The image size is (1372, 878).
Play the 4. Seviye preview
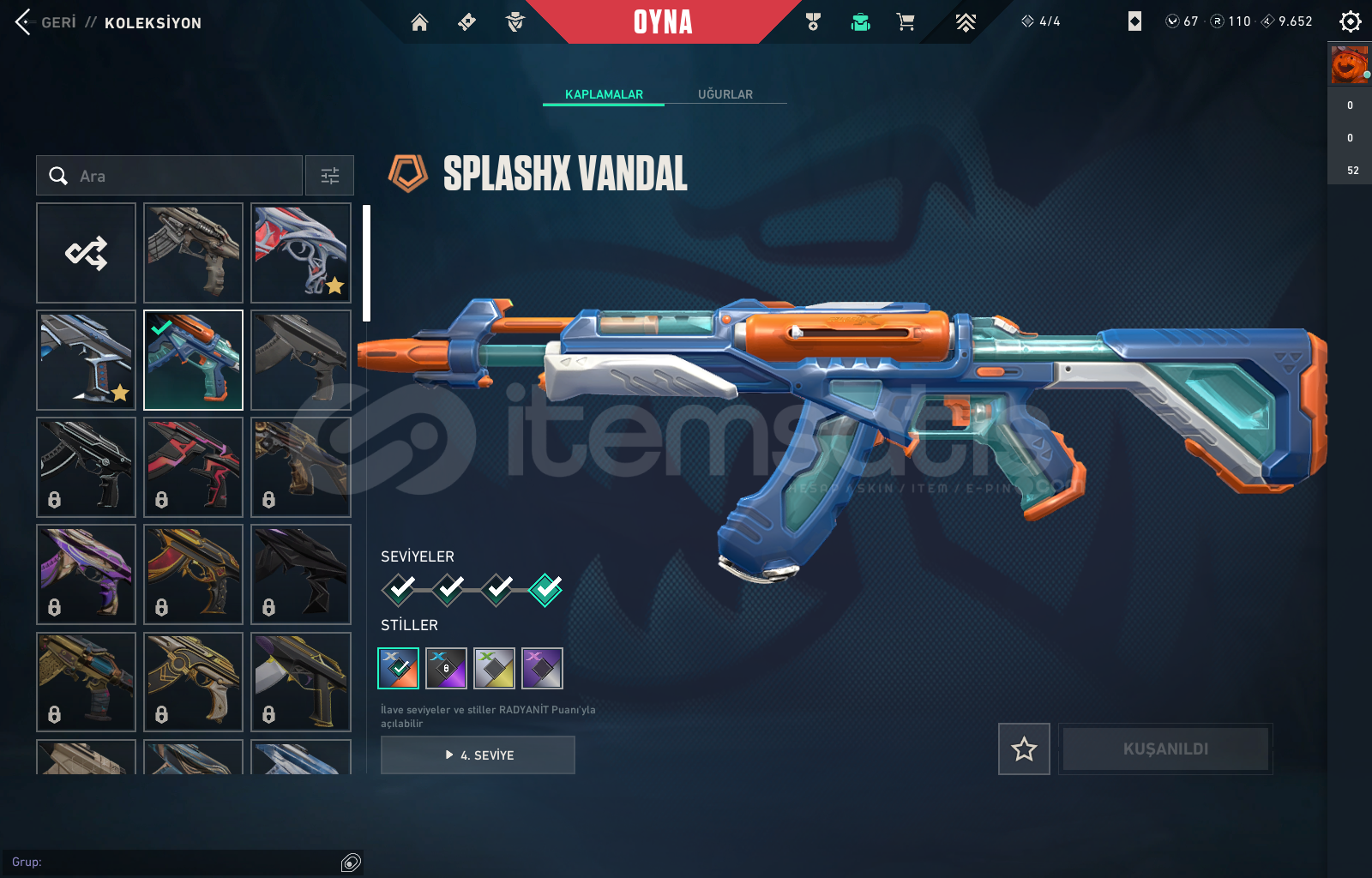(478, 755)
